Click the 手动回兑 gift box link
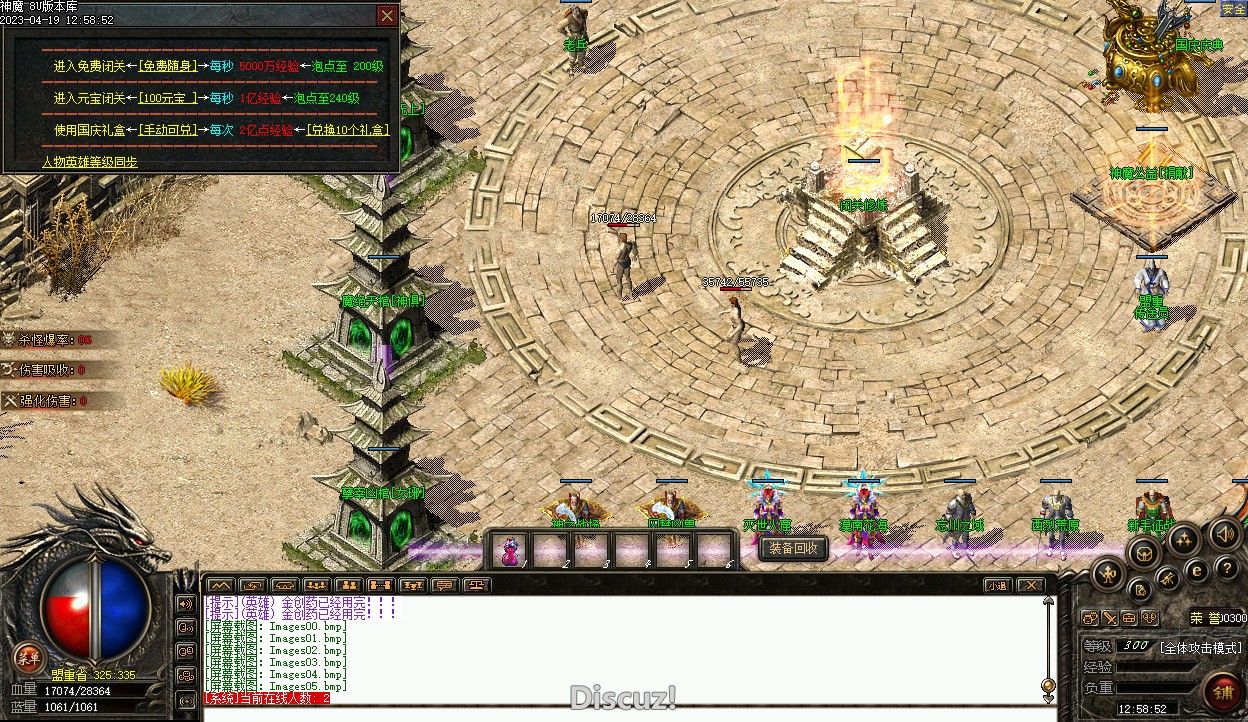 pos(167,130)
